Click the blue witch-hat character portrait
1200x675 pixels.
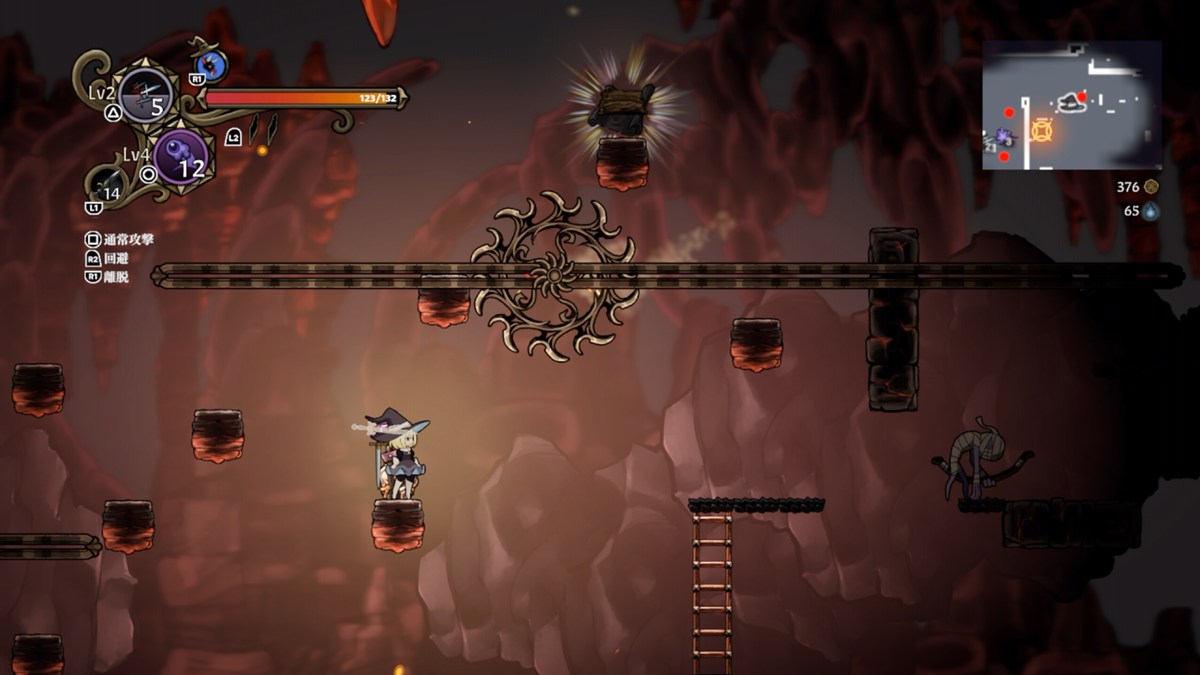click(x=211, y=65)
